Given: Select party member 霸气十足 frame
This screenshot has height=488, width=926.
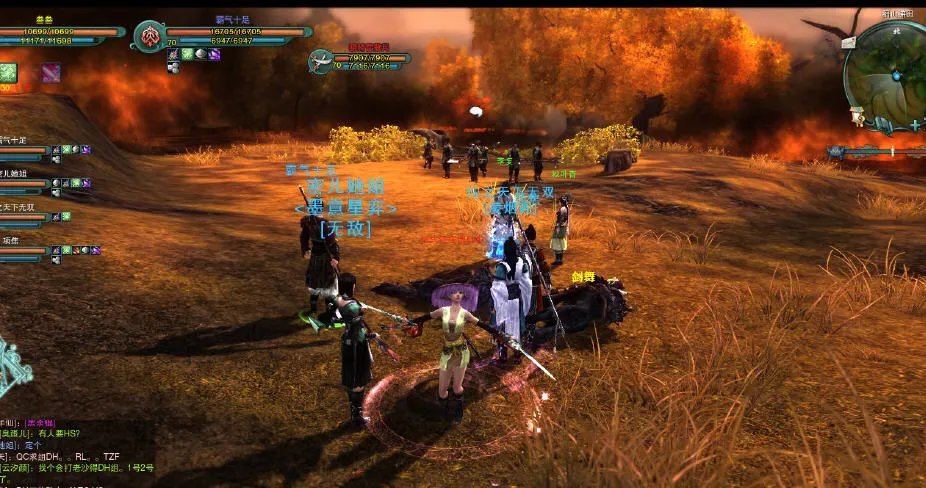Looking at the screenshot, I should (24, 151).
